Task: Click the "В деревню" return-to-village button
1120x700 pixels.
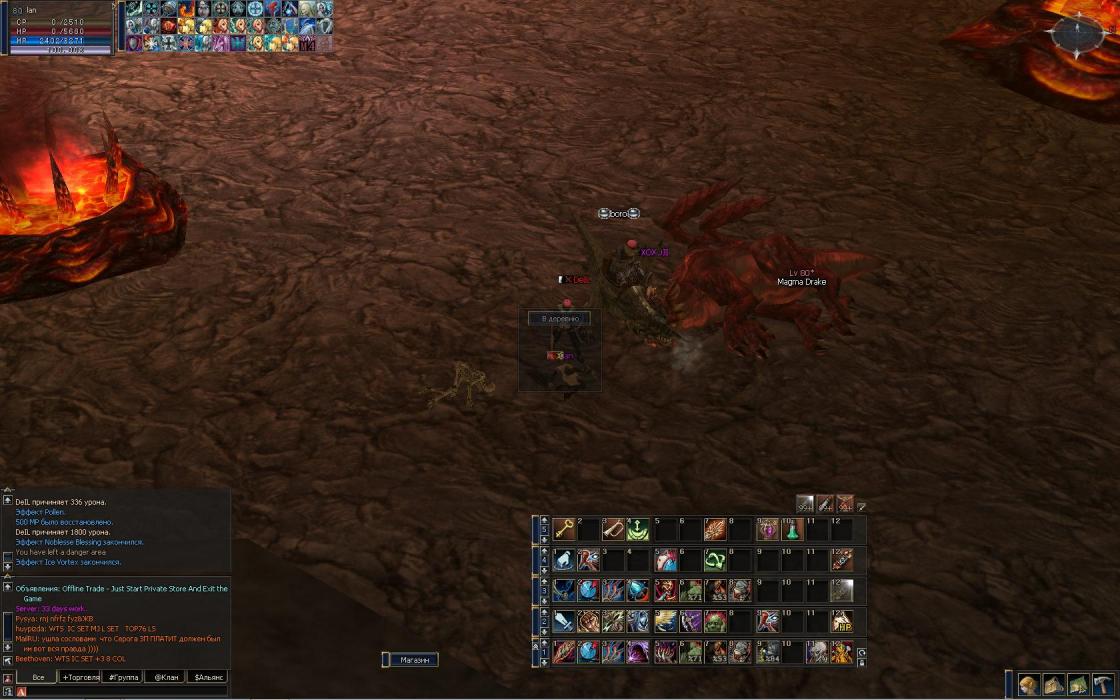Action: [x=559, y=318]
